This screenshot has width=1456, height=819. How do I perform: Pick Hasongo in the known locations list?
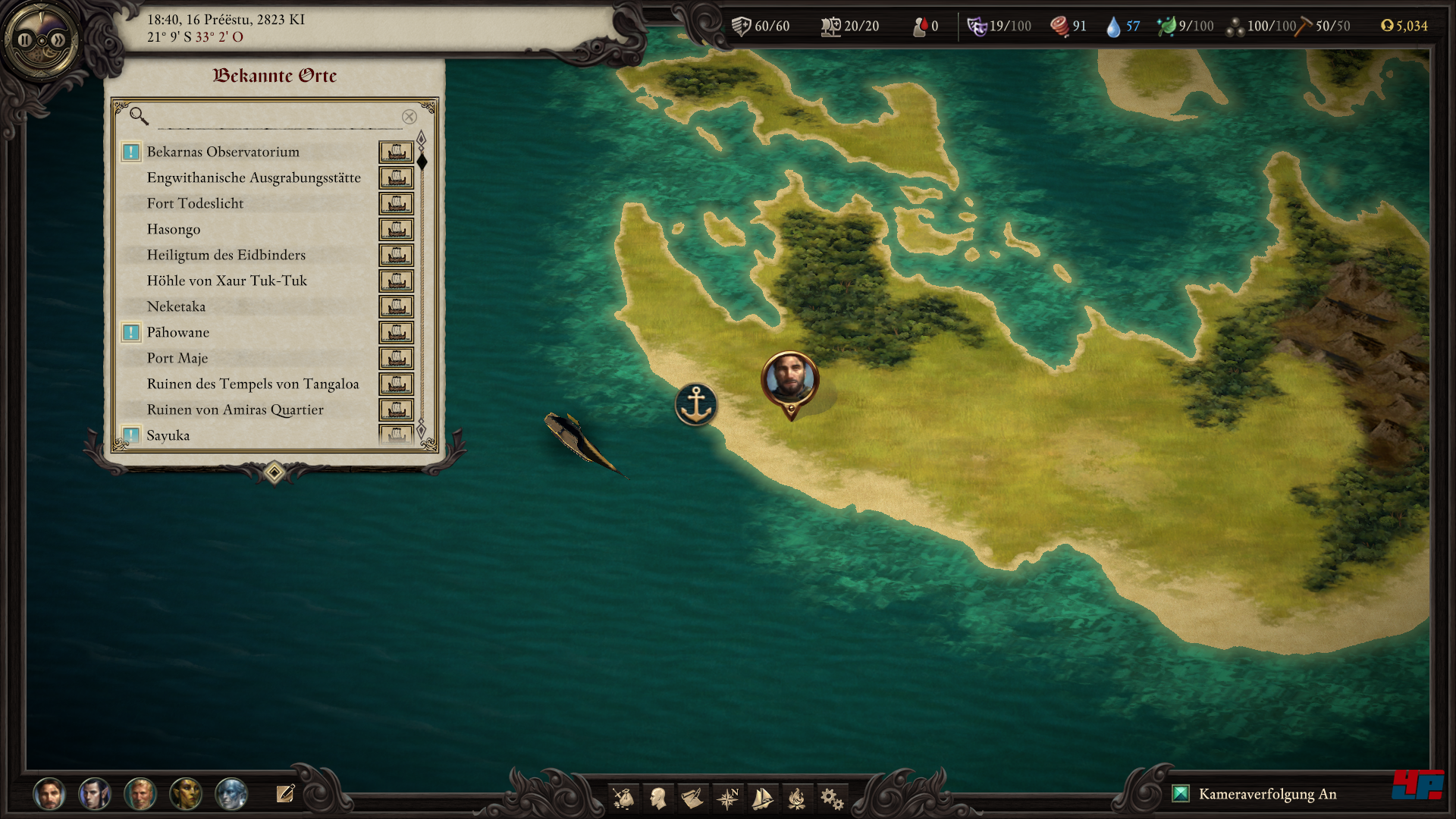tap(174, 229)
